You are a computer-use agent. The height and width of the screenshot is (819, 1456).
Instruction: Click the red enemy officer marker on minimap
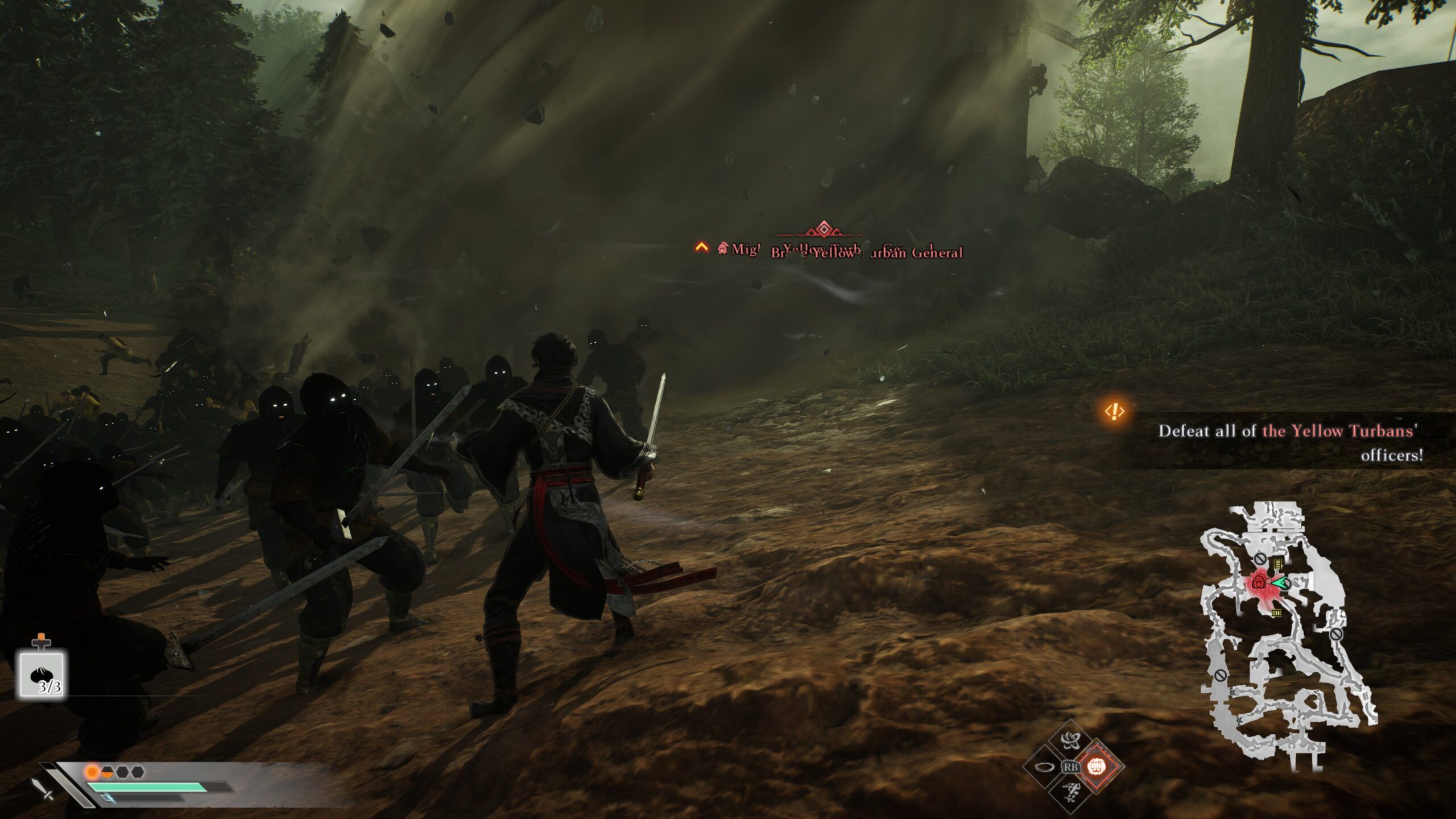1259,598
